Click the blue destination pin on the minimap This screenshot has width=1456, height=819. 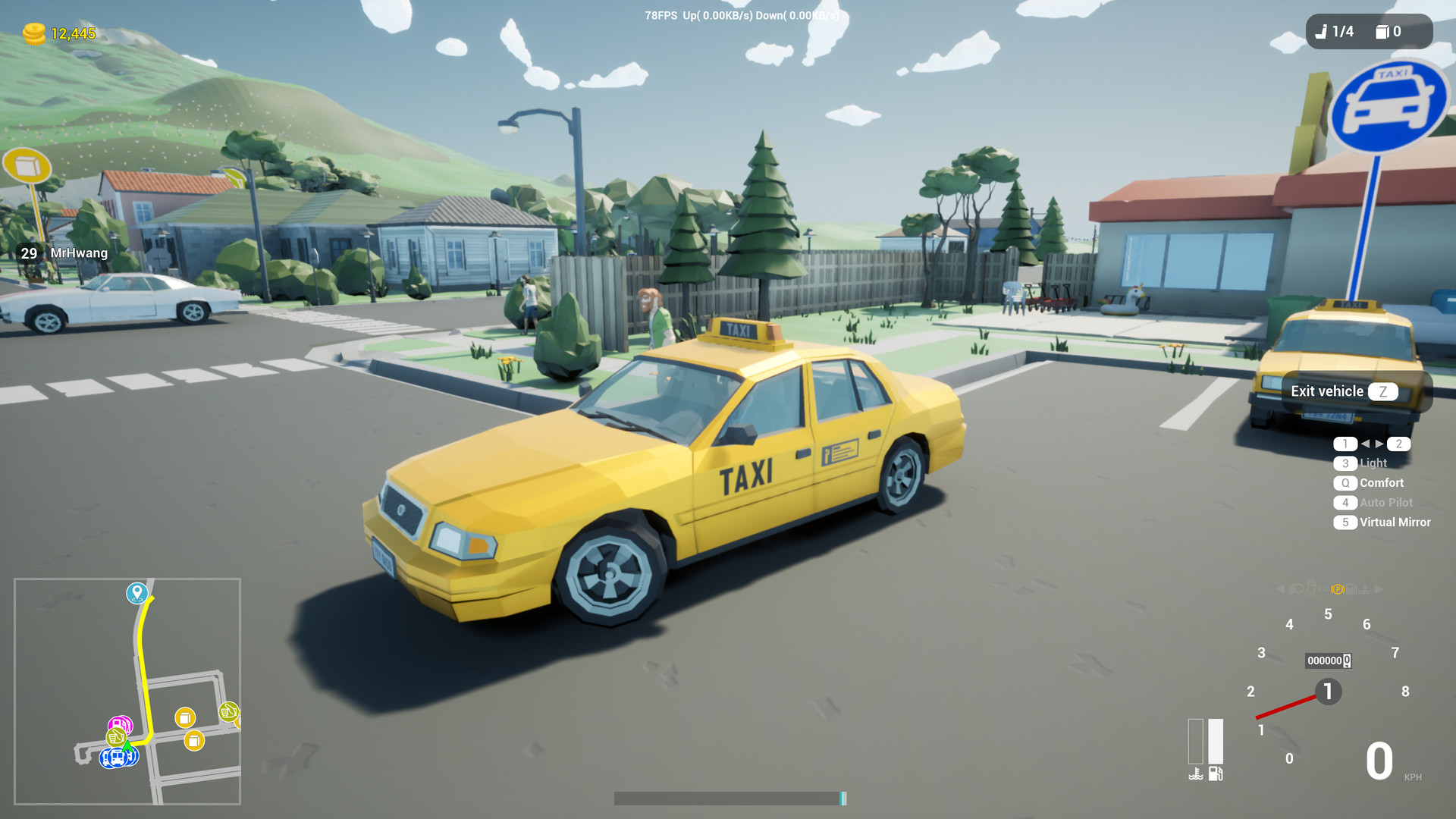tap(136, 593)
